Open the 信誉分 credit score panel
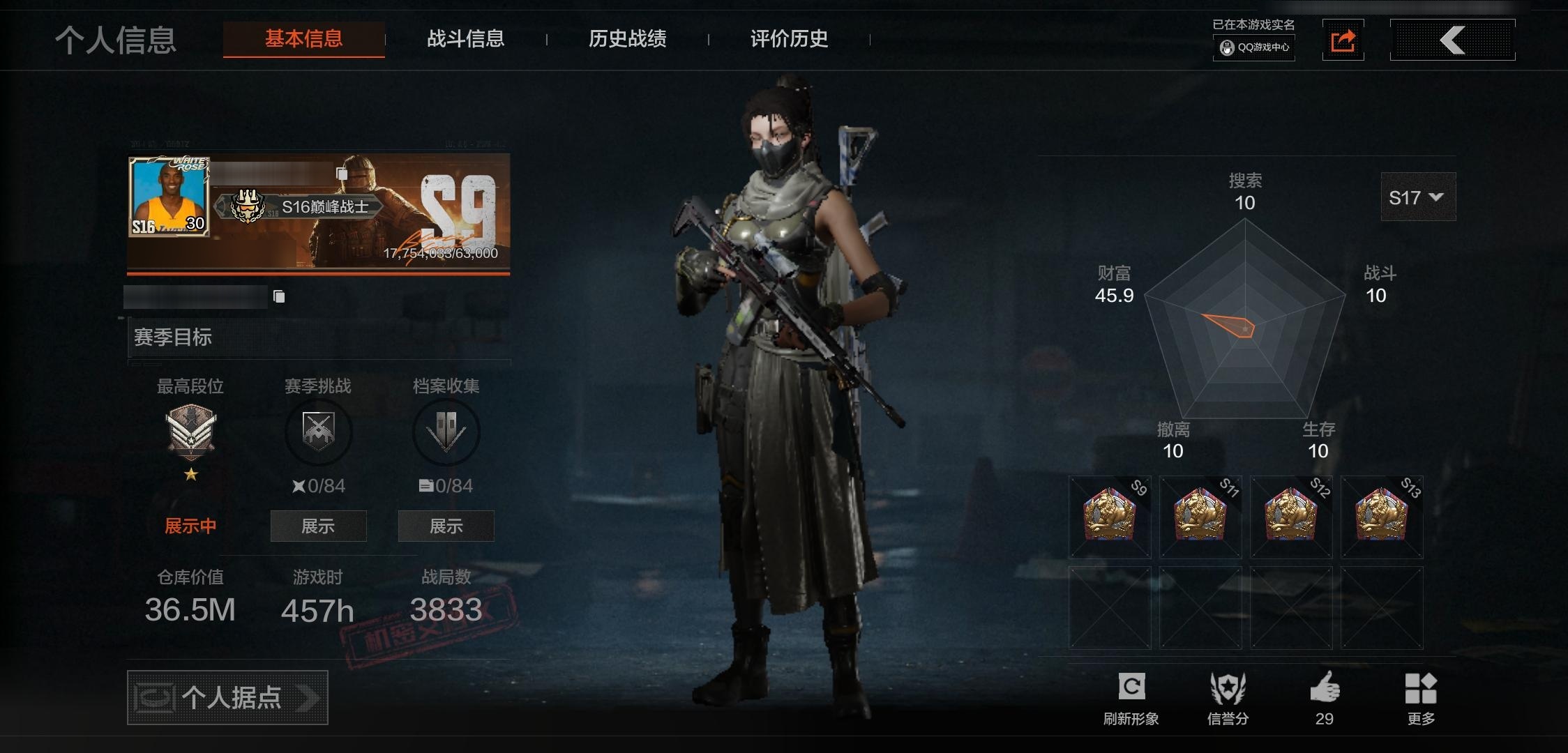 (1229, 687)
